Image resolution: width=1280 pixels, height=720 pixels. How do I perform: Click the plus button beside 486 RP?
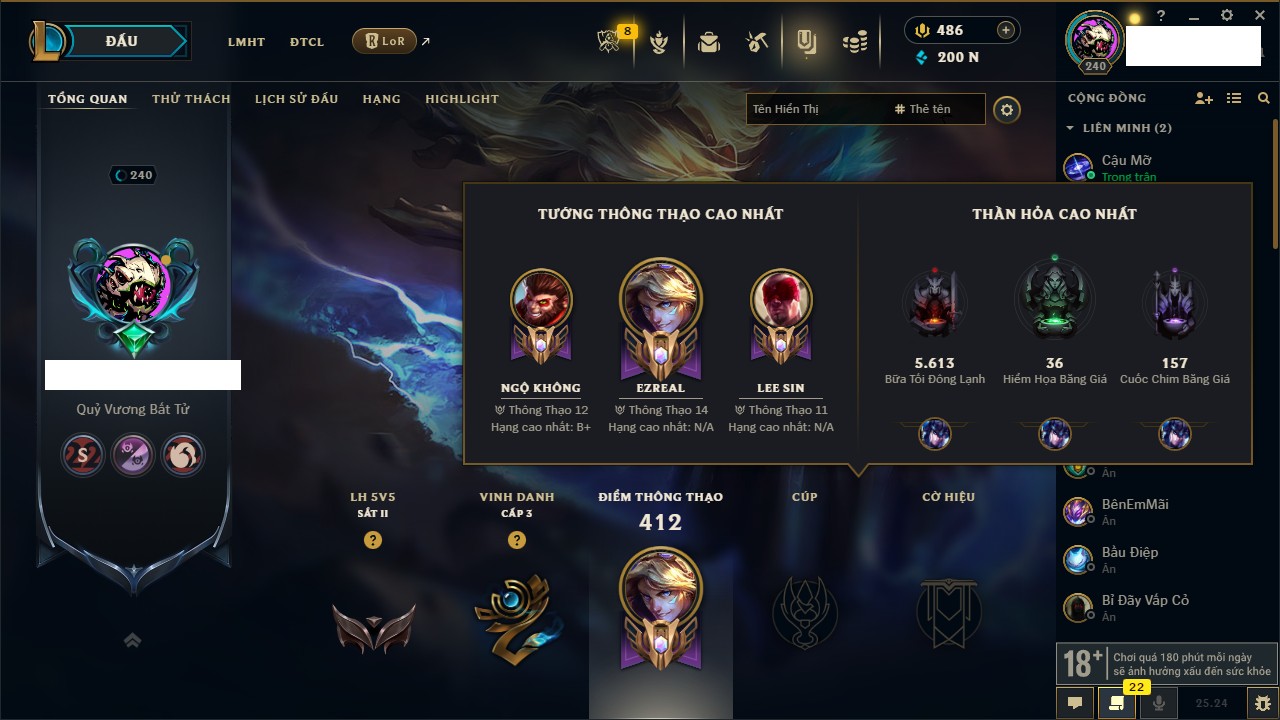1006,30
